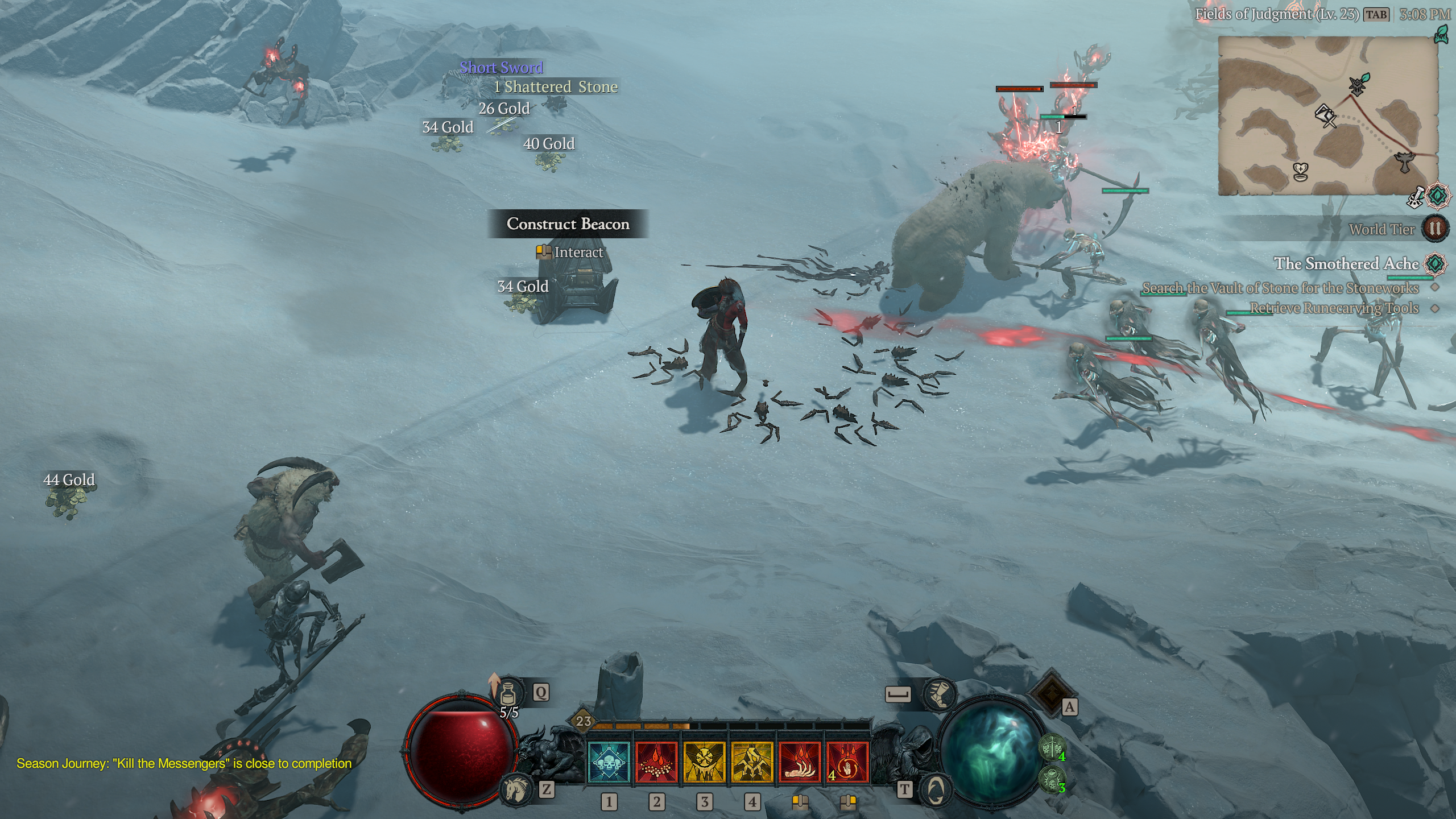Screen dimensions: 1456x819
Task: Select the healer heart marker on minimap
Action: click(1301, 171)
